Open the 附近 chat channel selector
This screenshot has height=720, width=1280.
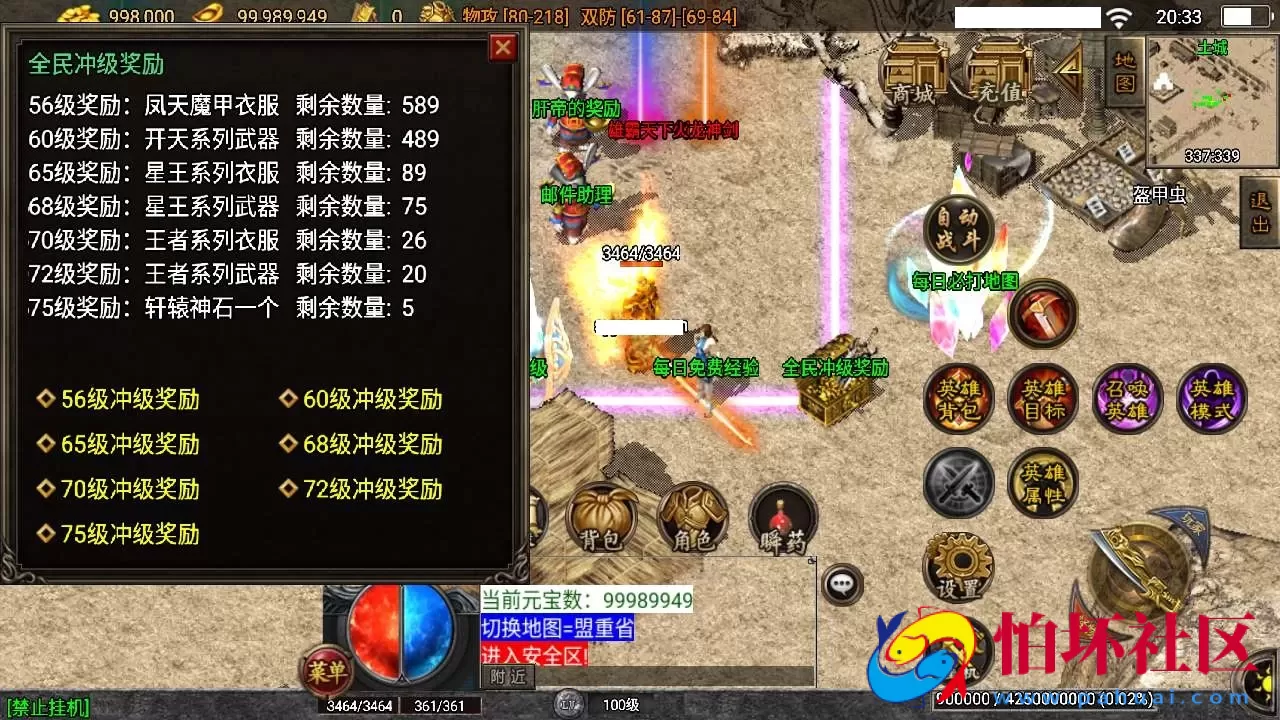coord(508,676)
